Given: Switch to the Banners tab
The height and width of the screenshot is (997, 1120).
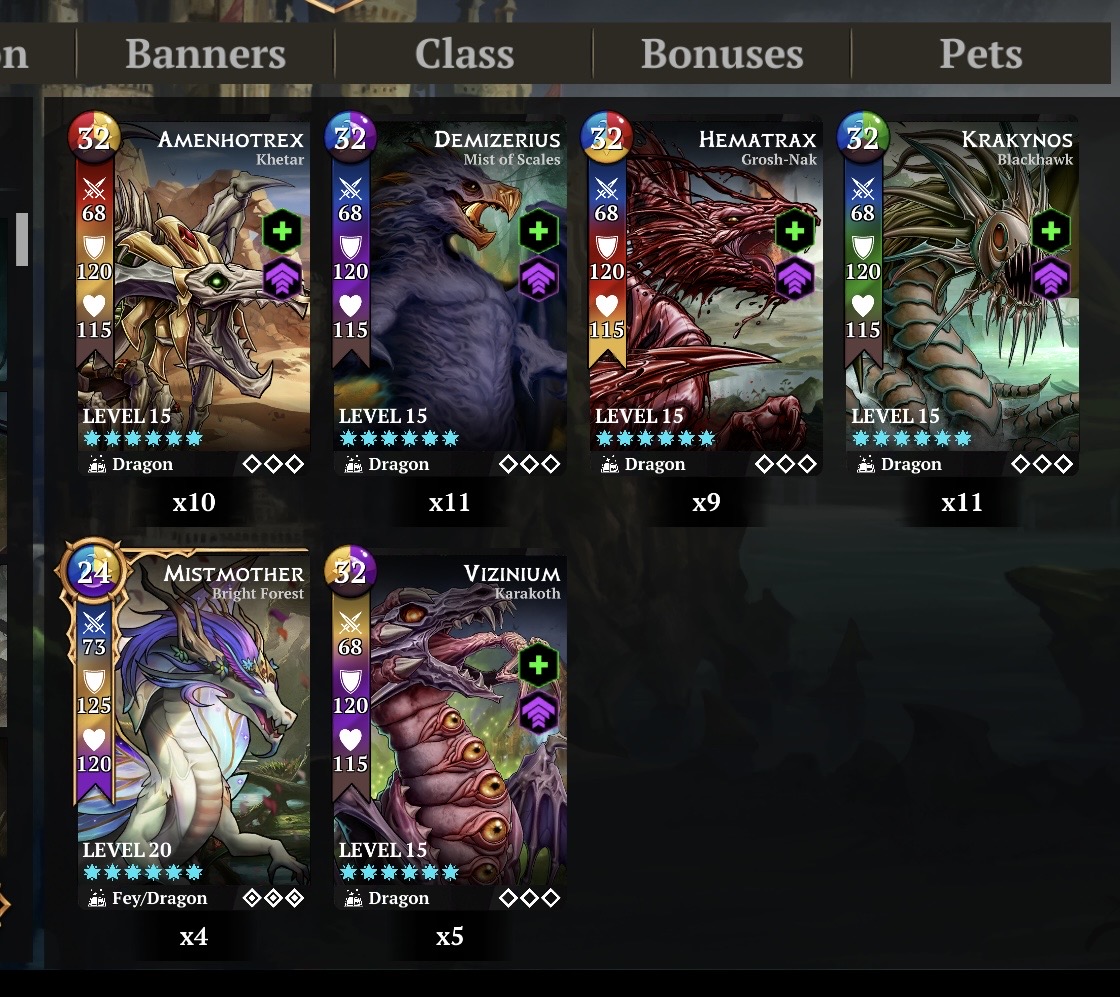Looking at the screenshot, I should point(205,54).
